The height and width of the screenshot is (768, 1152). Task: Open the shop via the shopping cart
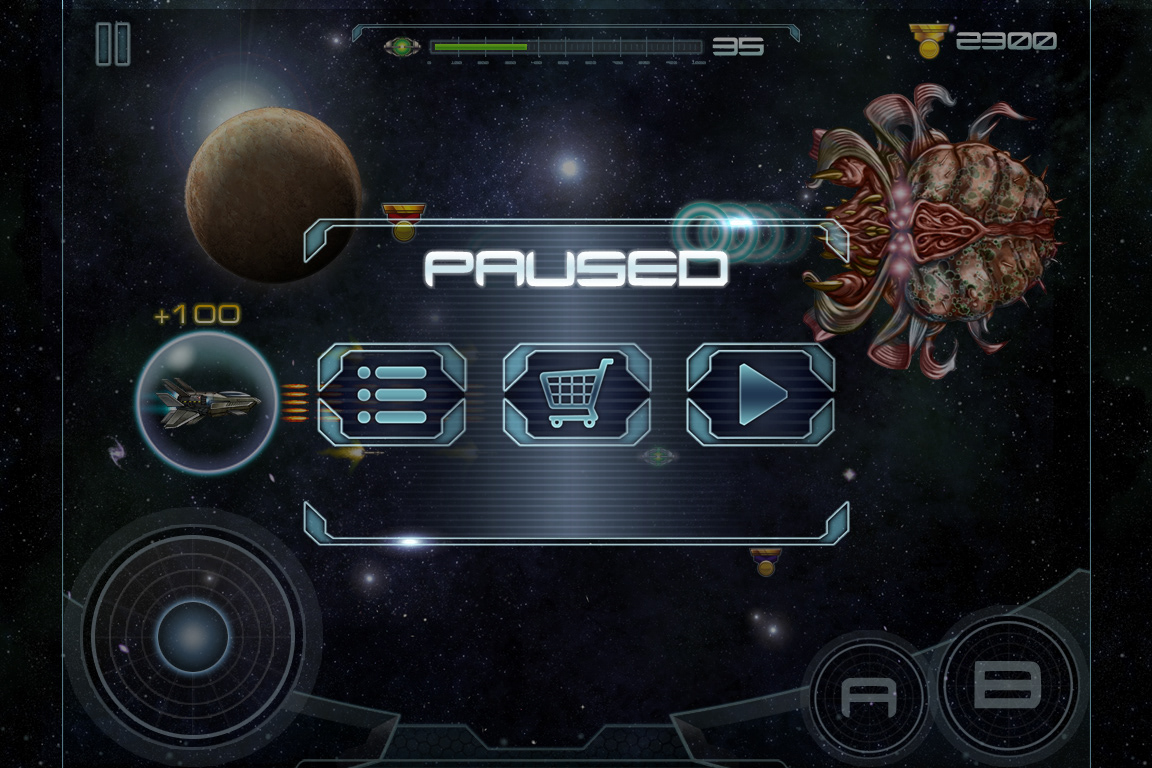(576, 395)
